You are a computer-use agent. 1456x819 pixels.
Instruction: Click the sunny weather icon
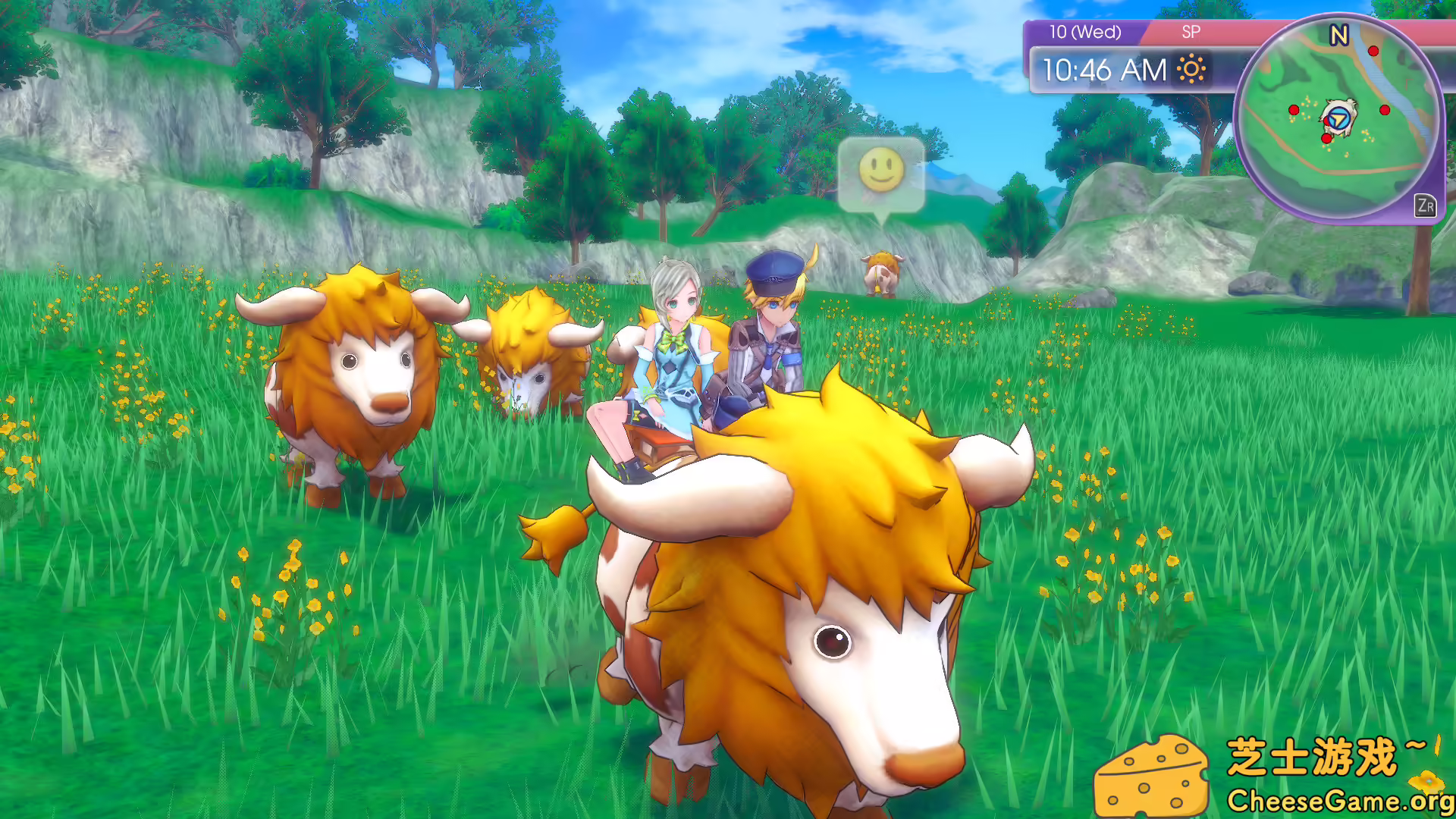click(1192, 69)
